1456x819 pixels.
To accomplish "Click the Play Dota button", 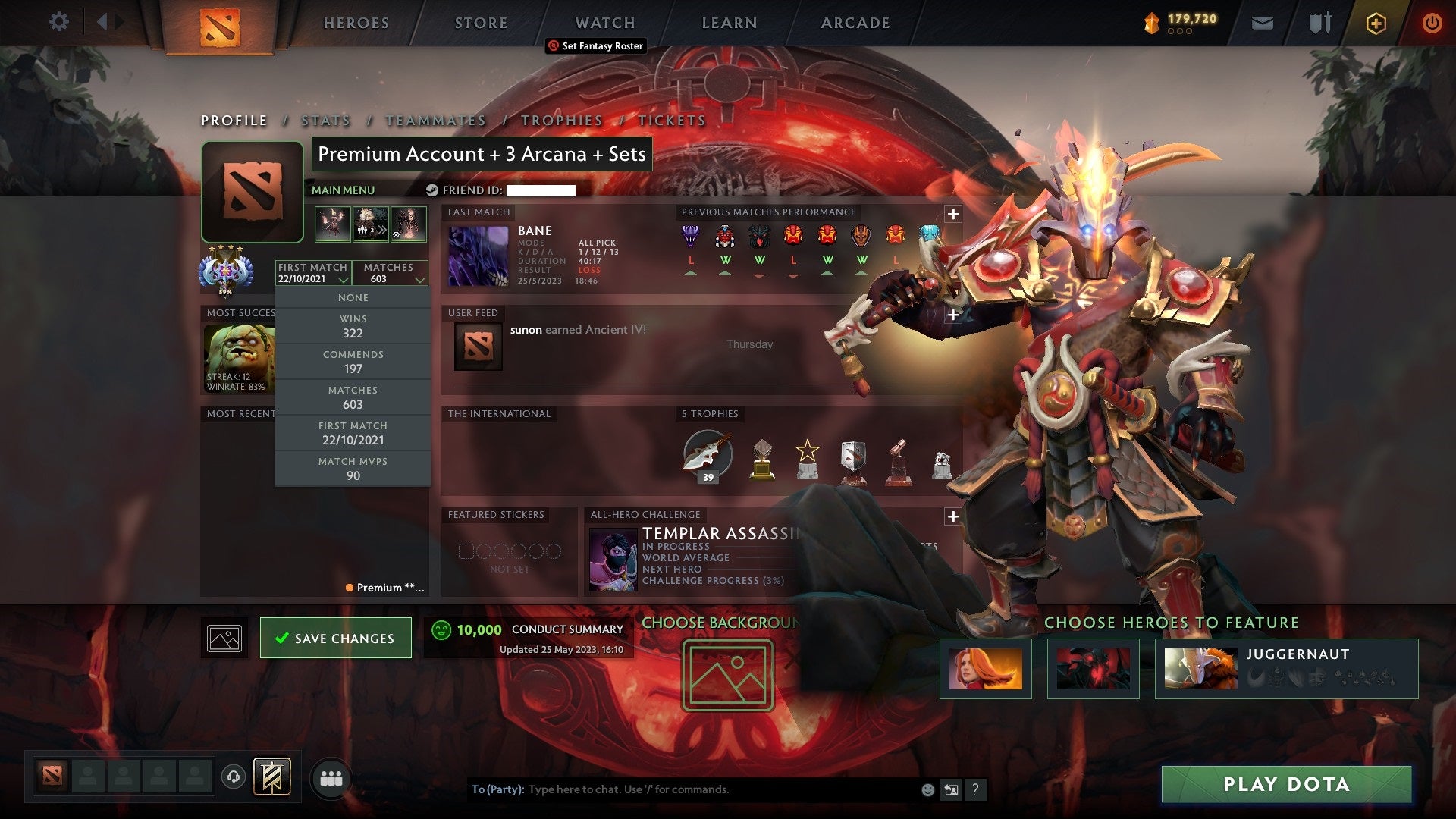I will (1284, 786).
